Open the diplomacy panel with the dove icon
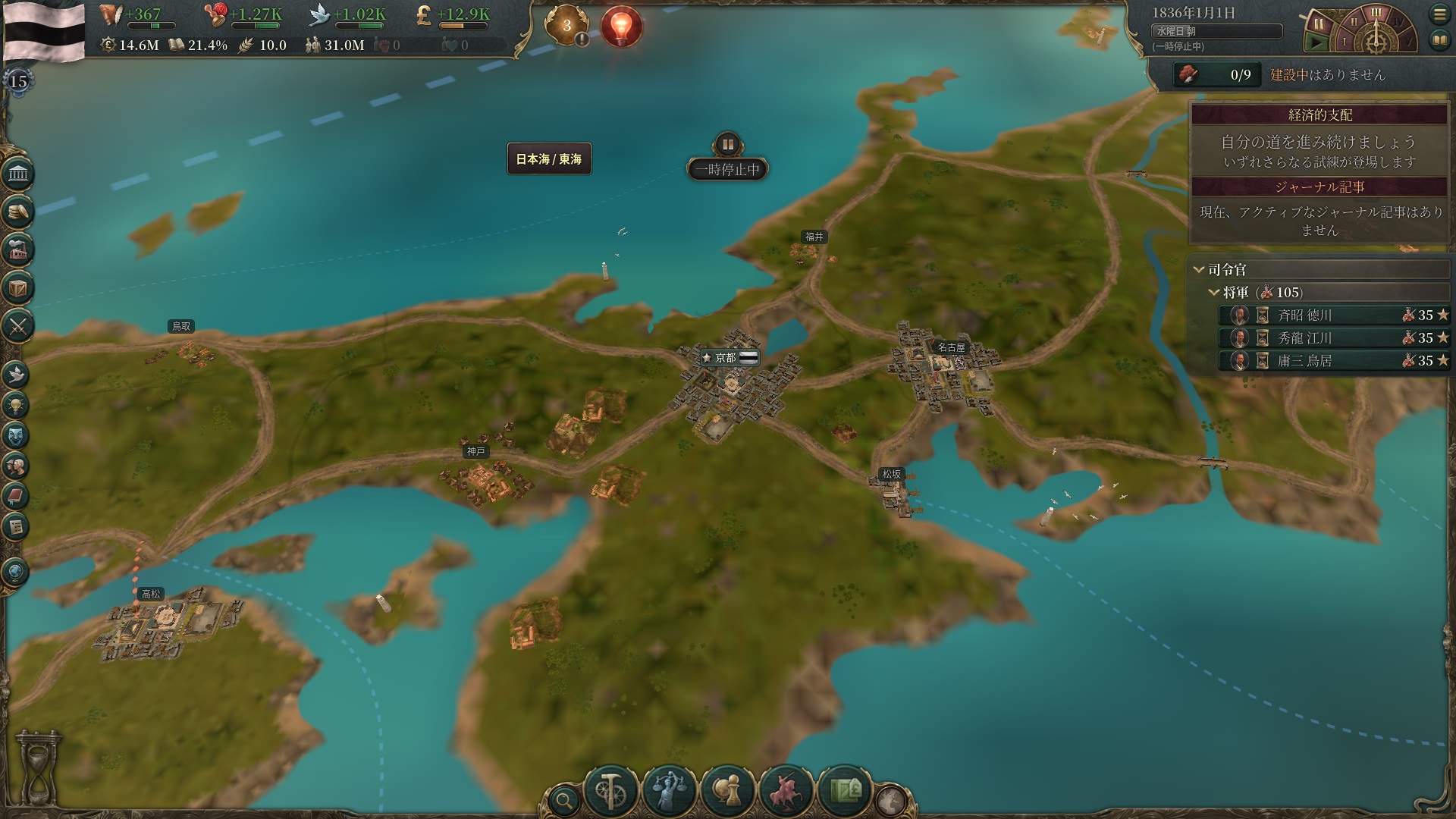The height and width of the screenshot is (819, 1456). click(x=16, y=375)
